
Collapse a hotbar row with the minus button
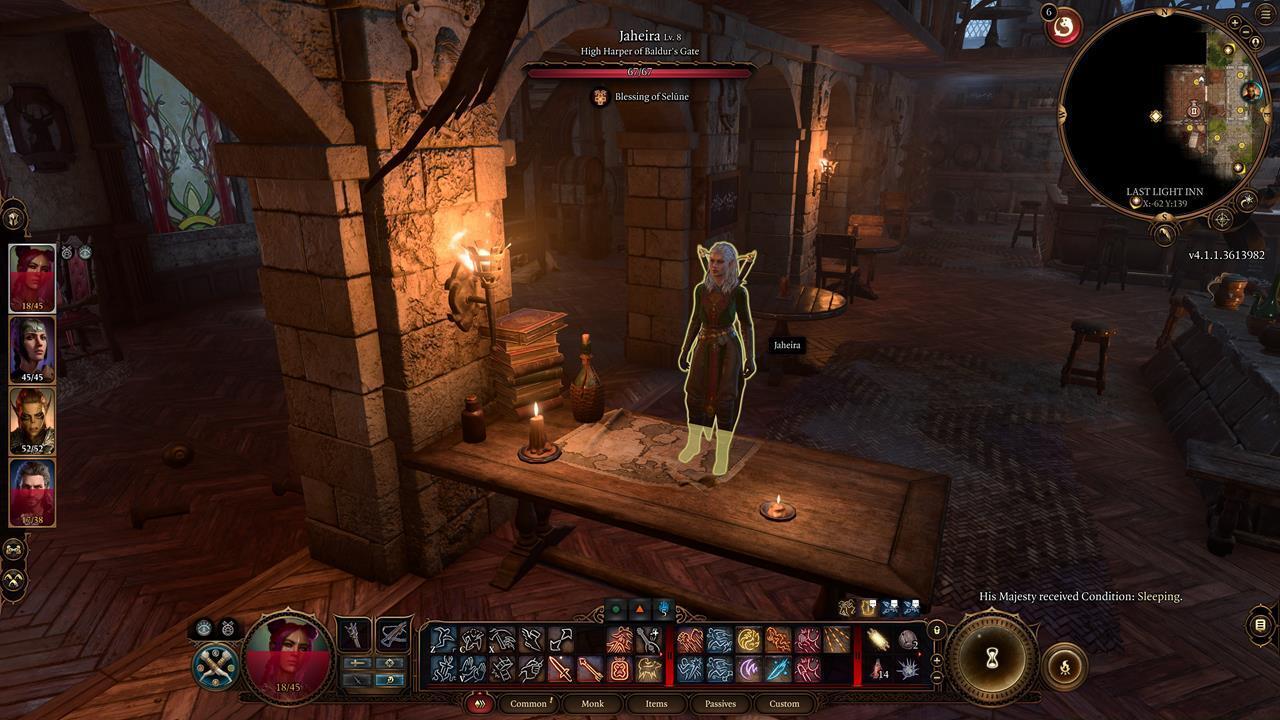pyautogui.click(x=937, y=678)
